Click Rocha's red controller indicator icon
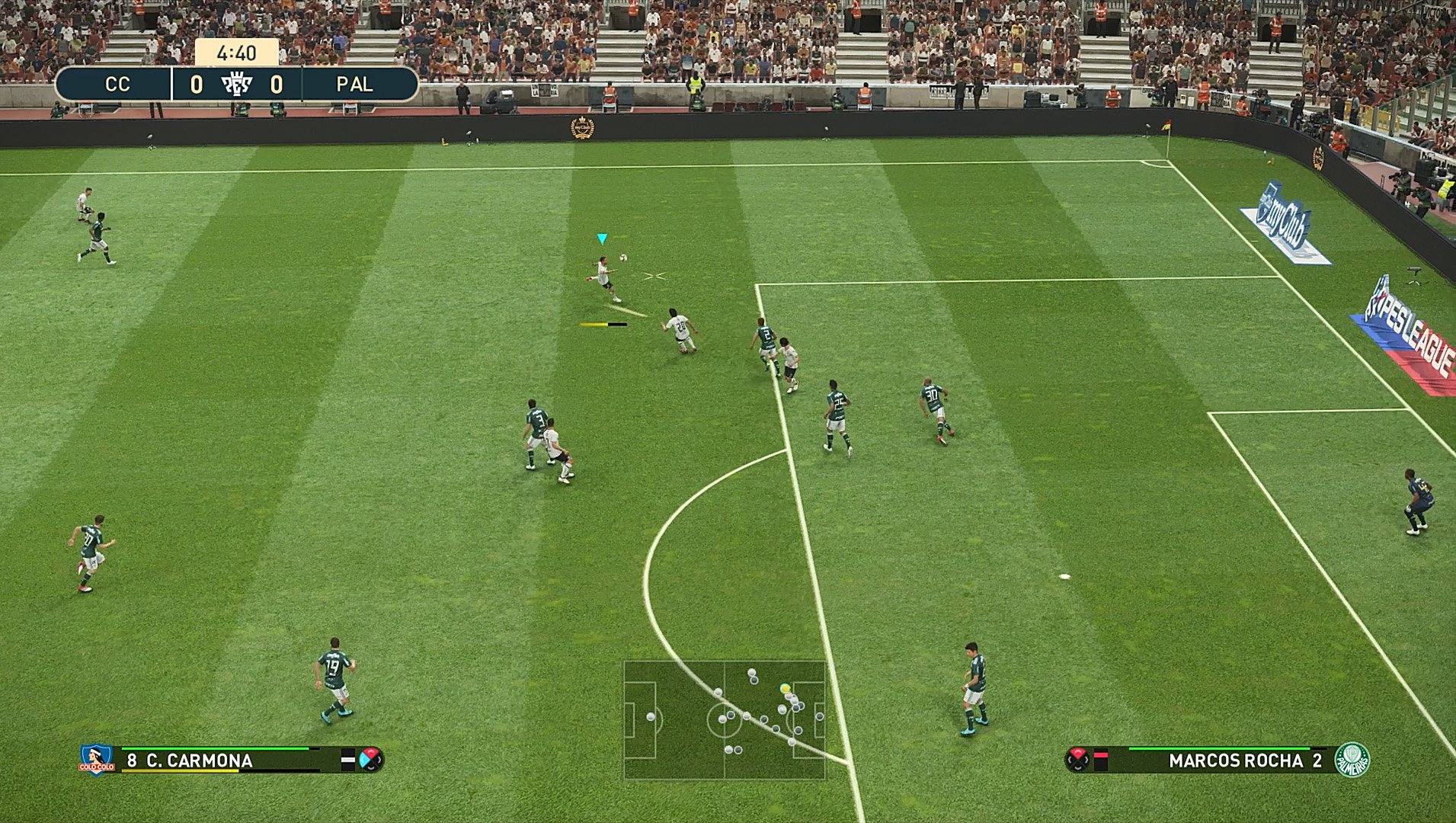The width and height of the screenshot is (1456, 823). [x=1077, y=760]
